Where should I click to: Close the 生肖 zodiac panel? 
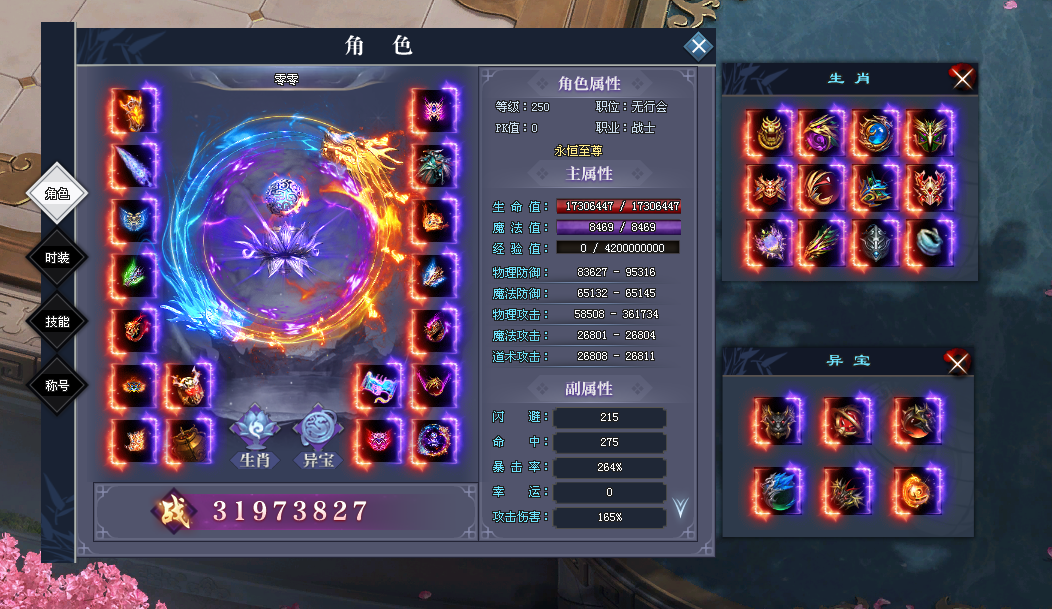(962, 79)
